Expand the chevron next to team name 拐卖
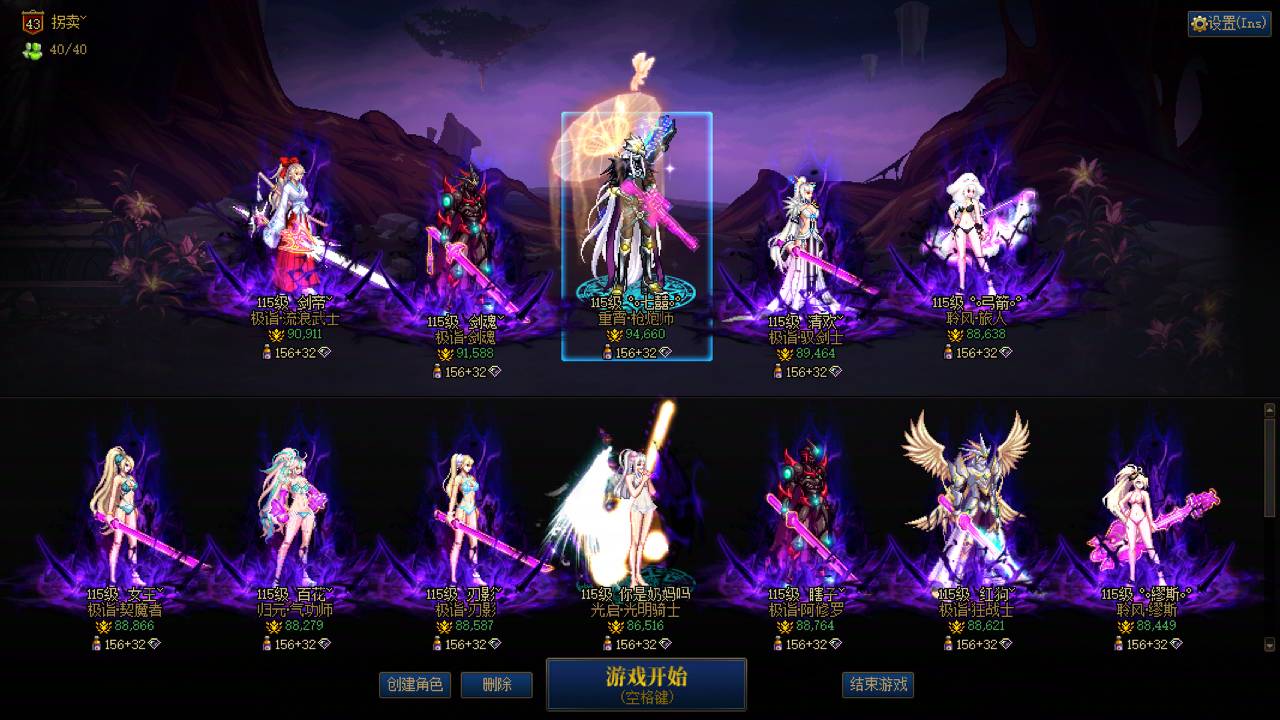The image size is (1280, 720). pyautogui.click(x=83, y=17)
